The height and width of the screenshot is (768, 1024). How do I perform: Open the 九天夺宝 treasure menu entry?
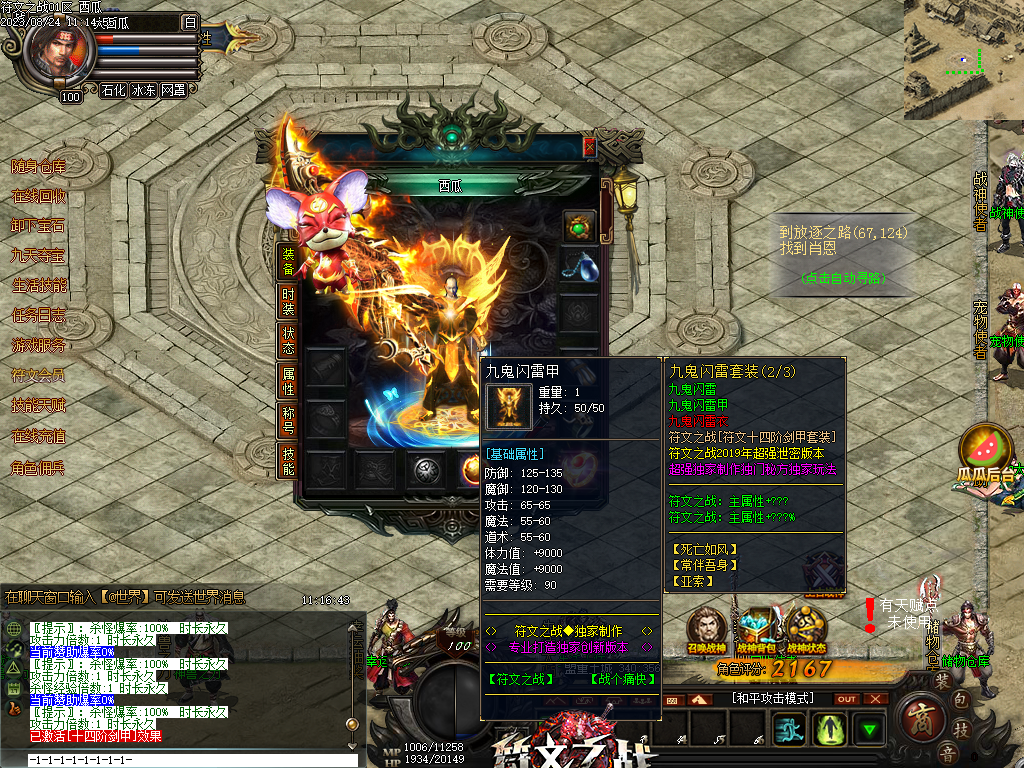39,256
